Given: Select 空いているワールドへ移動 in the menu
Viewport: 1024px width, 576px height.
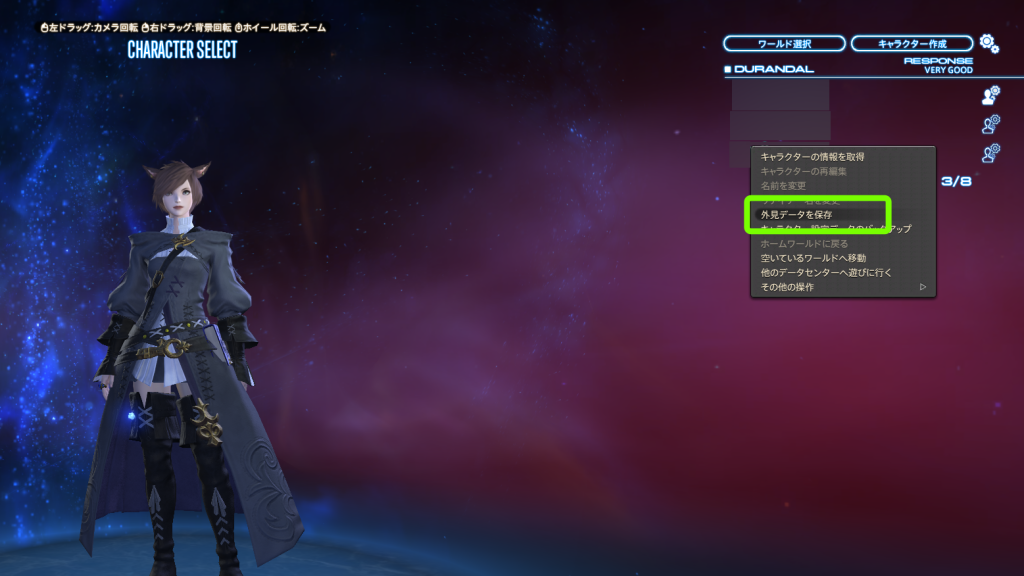Looking at the screenshot, I should (813, 258).
